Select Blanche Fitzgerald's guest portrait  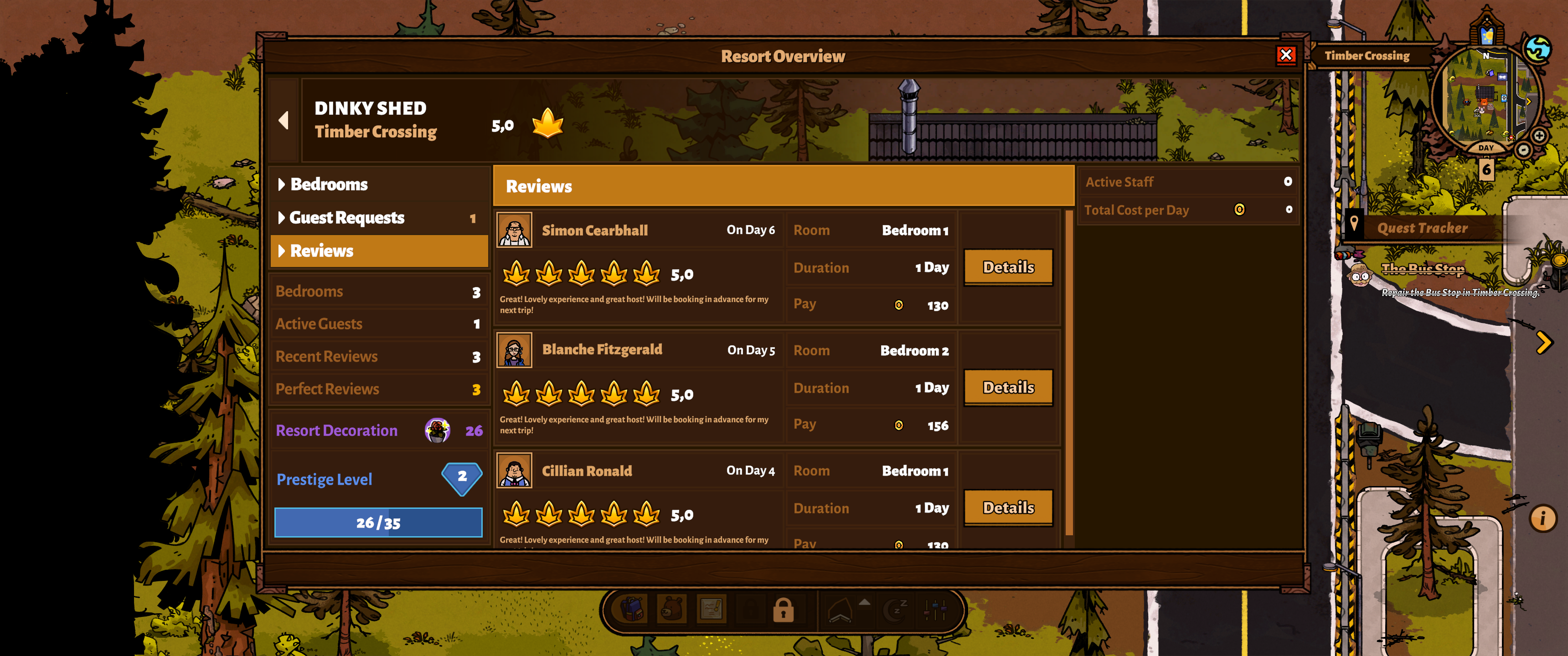[514, 350]
